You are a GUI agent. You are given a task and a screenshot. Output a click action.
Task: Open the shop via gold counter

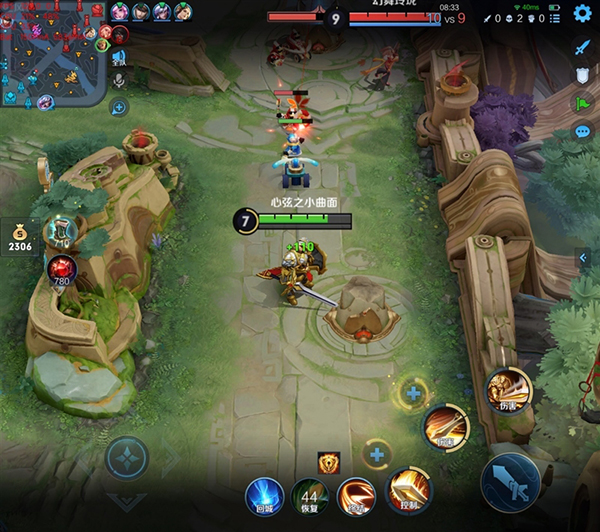point(20,238)
